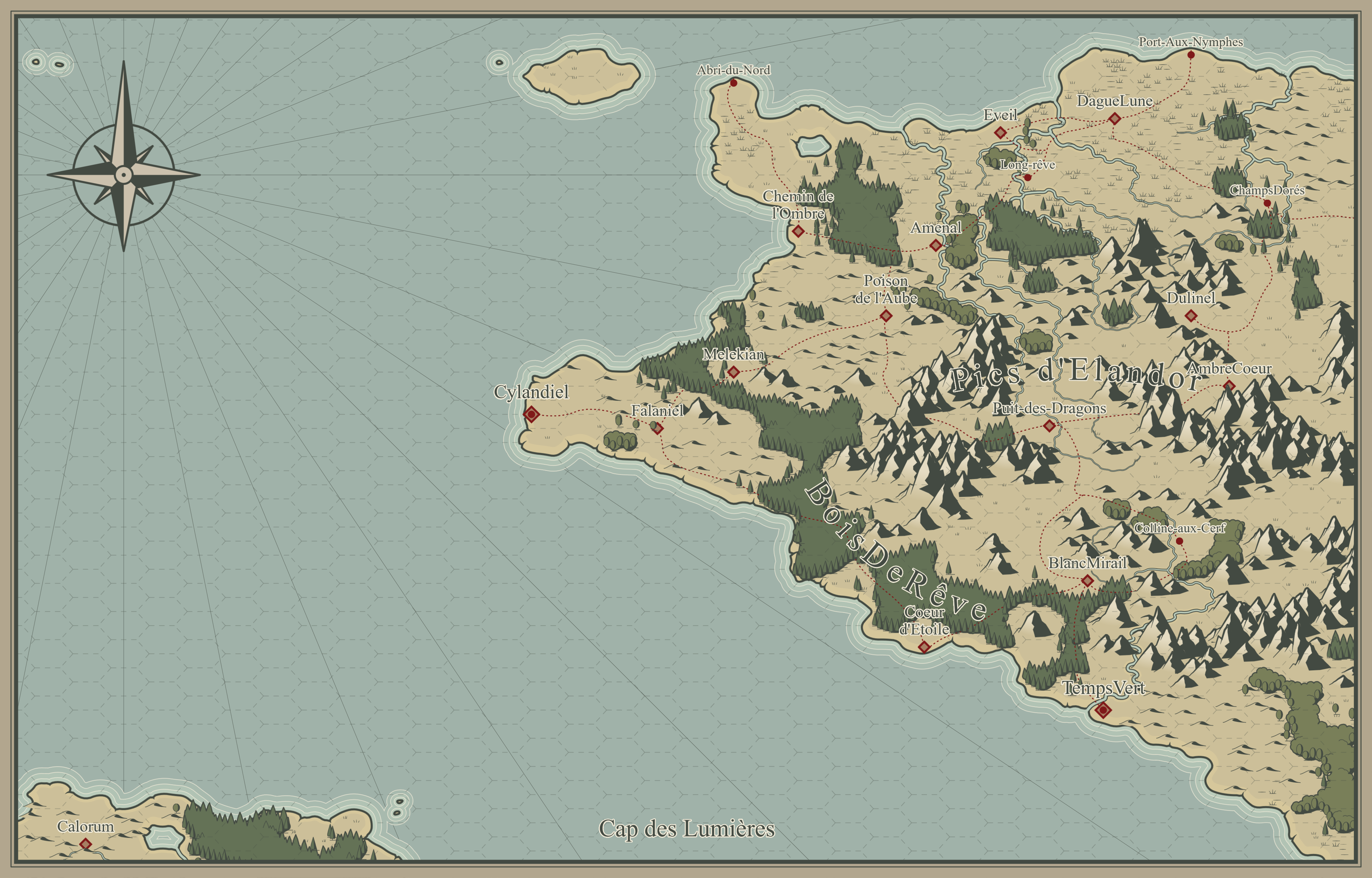This screenshot has width=1372, height=878.
Task: Click the AmbreCoeur town marker
Action: coord(1230,386)
